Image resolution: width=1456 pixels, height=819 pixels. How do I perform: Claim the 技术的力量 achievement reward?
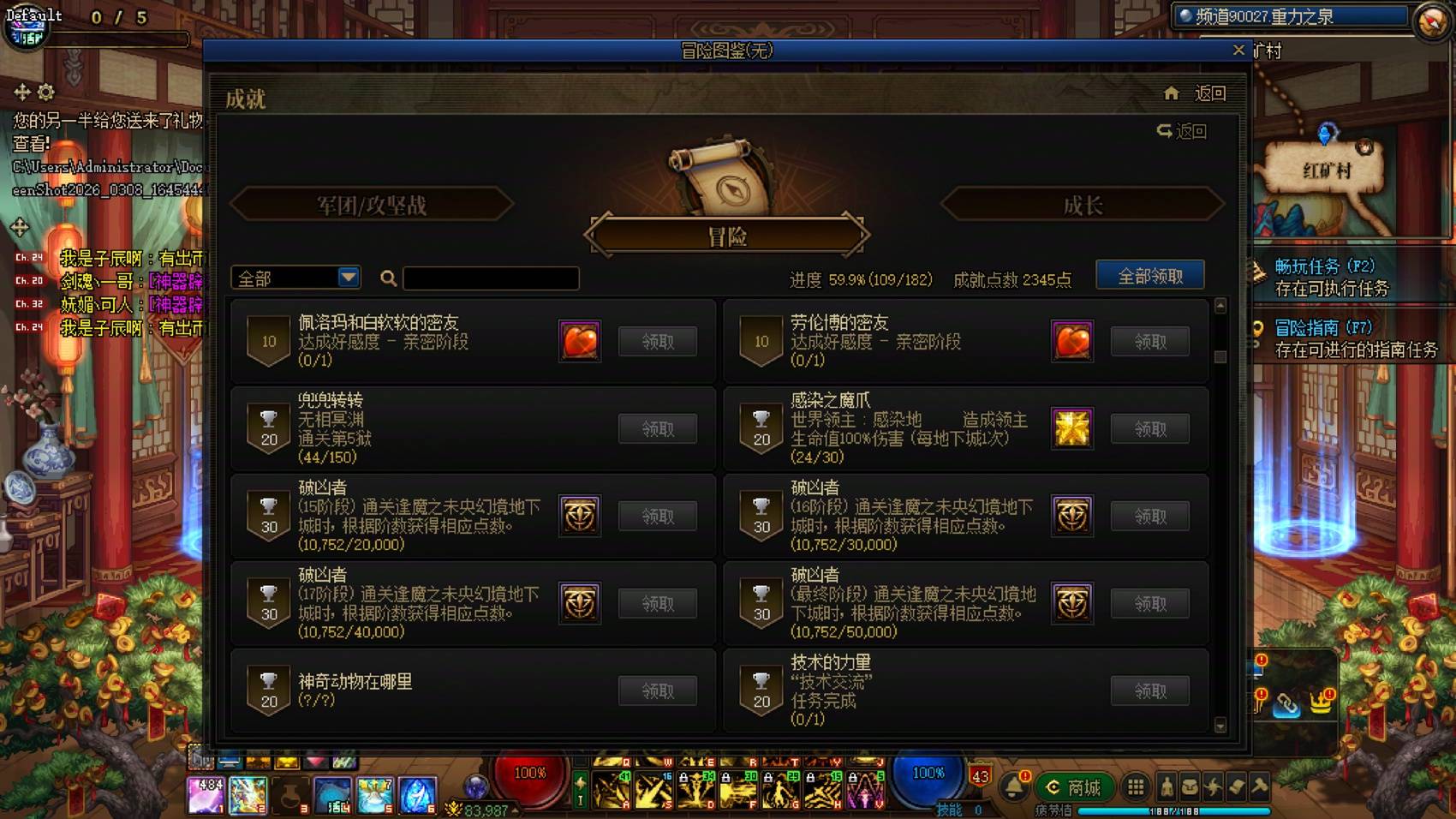tap(1150, 690)
